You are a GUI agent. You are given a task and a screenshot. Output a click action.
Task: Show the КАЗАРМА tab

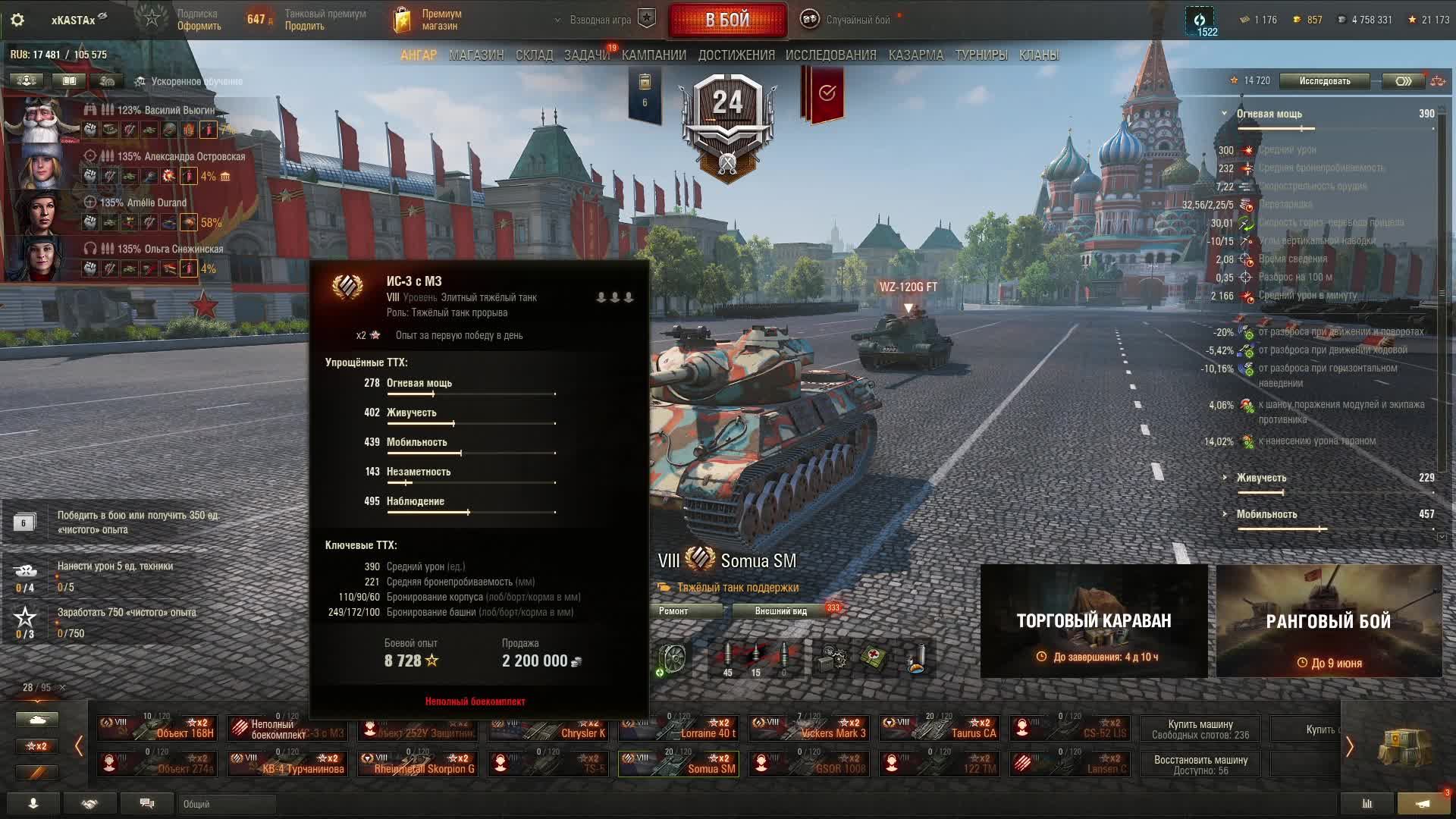(x=915, y=55)
